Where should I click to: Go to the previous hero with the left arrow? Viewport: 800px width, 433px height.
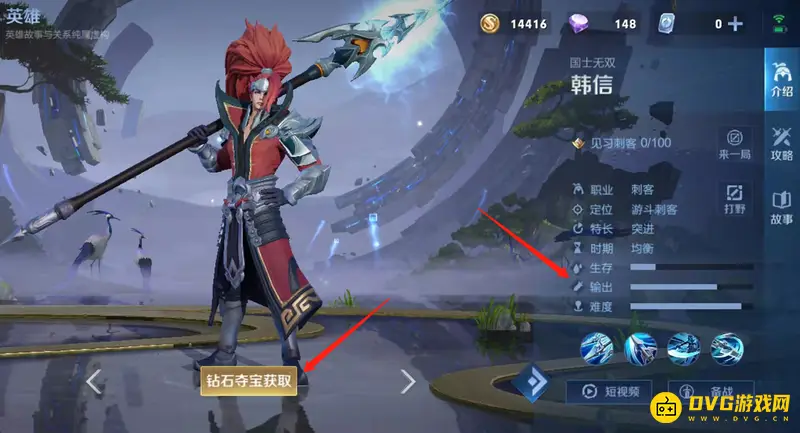[x=94, y=381]
